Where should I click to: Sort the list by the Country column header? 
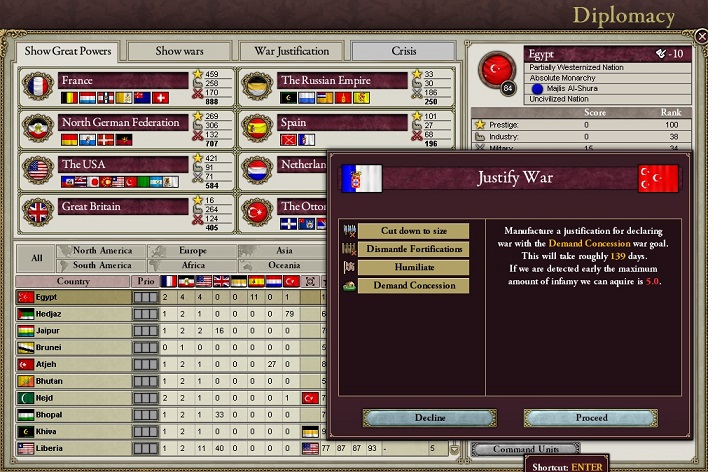73,281
